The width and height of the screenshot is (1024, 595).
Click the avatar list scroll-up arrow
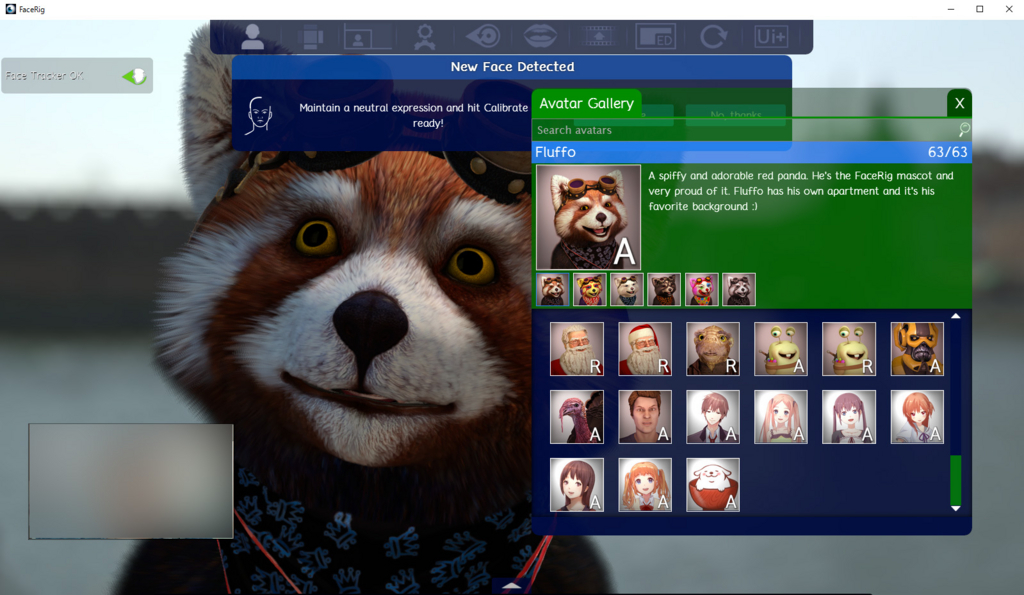(955, 317)
